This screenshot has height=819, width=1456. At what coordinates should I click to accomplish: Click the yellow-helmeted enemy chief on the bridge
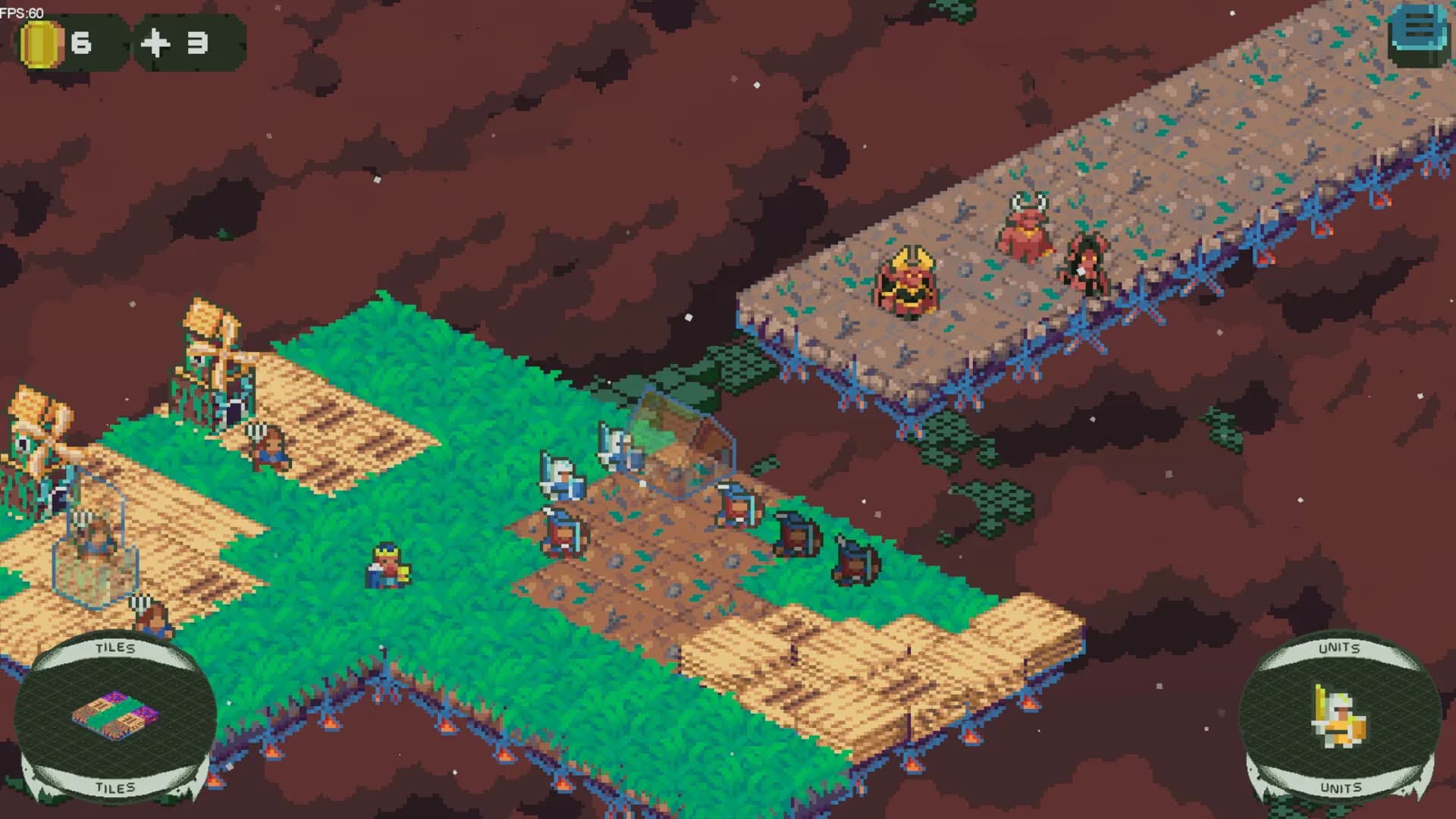click(x=907, y=281)
